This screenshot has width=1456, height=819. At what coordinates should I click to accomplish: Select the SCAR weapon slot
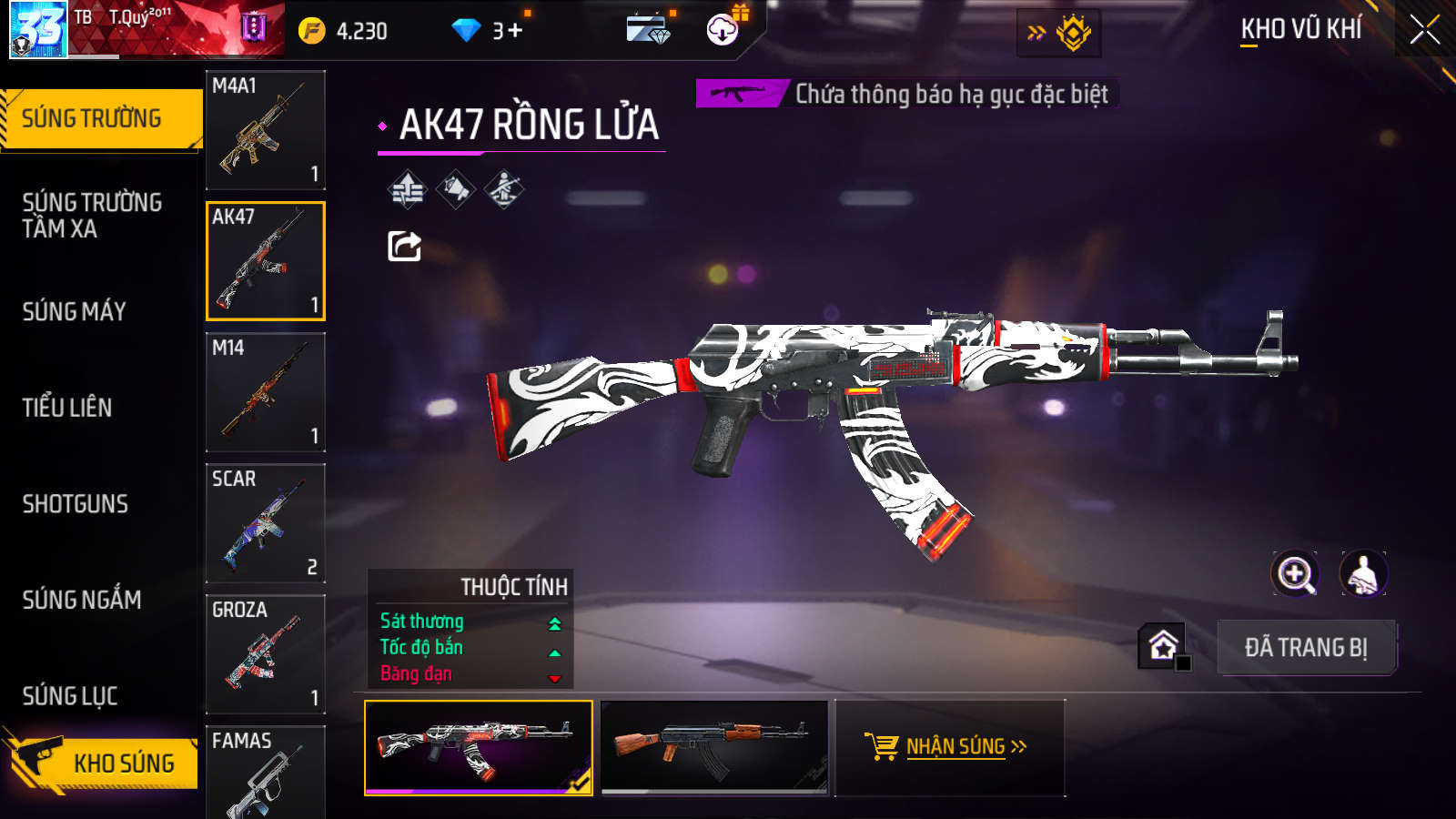[x=266, y=523]
